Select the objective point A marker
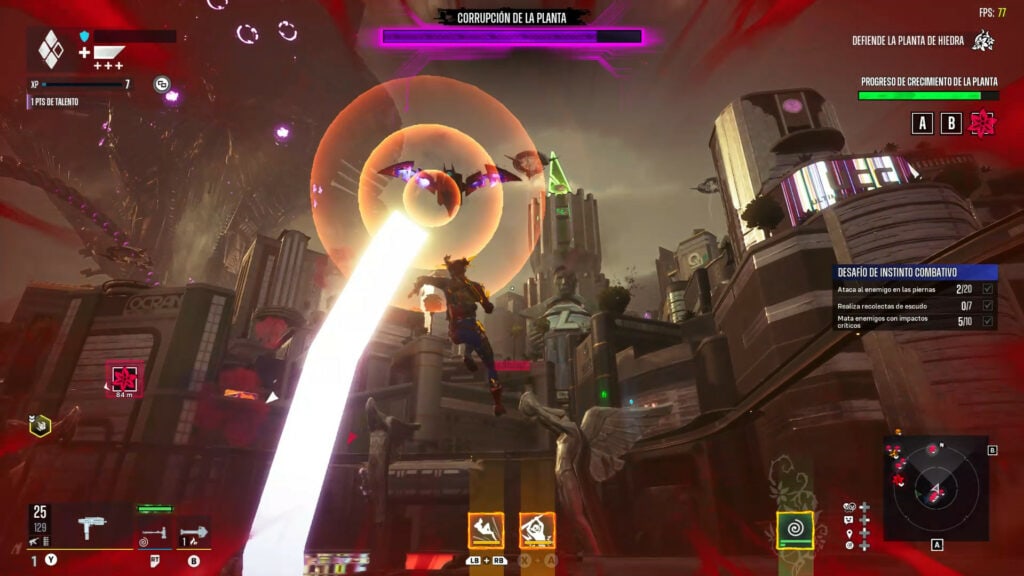The height and width of the screenshot is (576, 1024). pos(923,123)
